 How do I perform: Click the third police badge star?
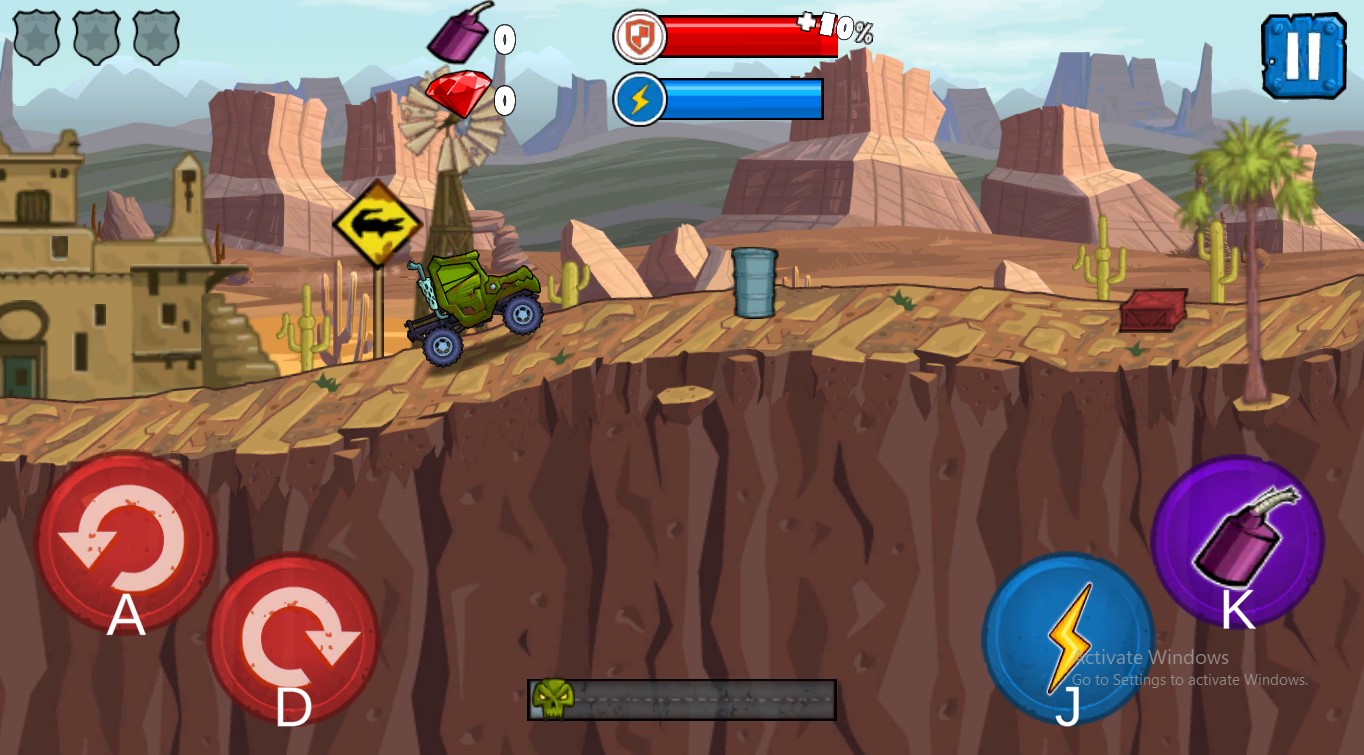click(x=156, y=37)
